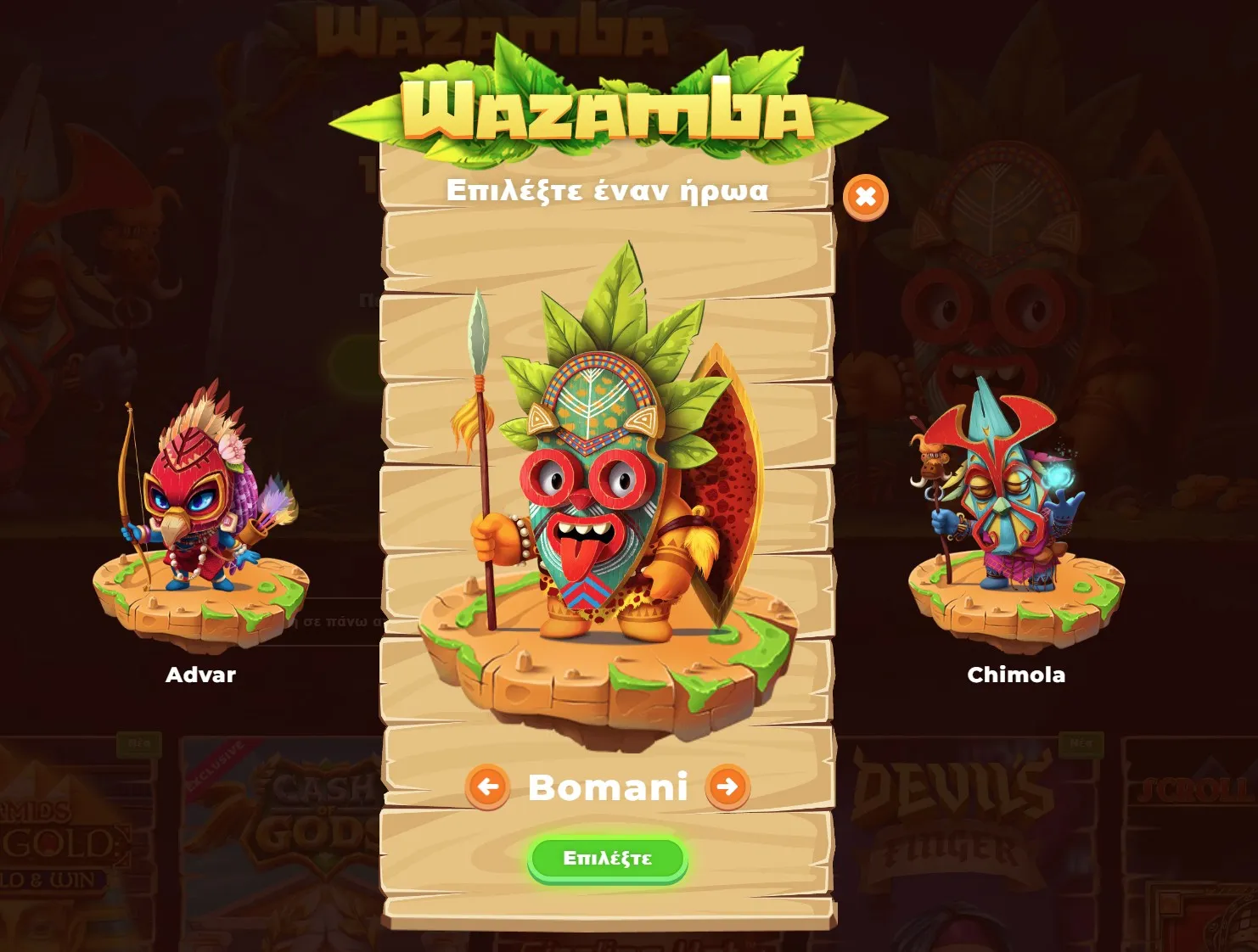Show the previous hero with the left arrow
This screenshot has height=952, width=1258.
coord(487,787)
